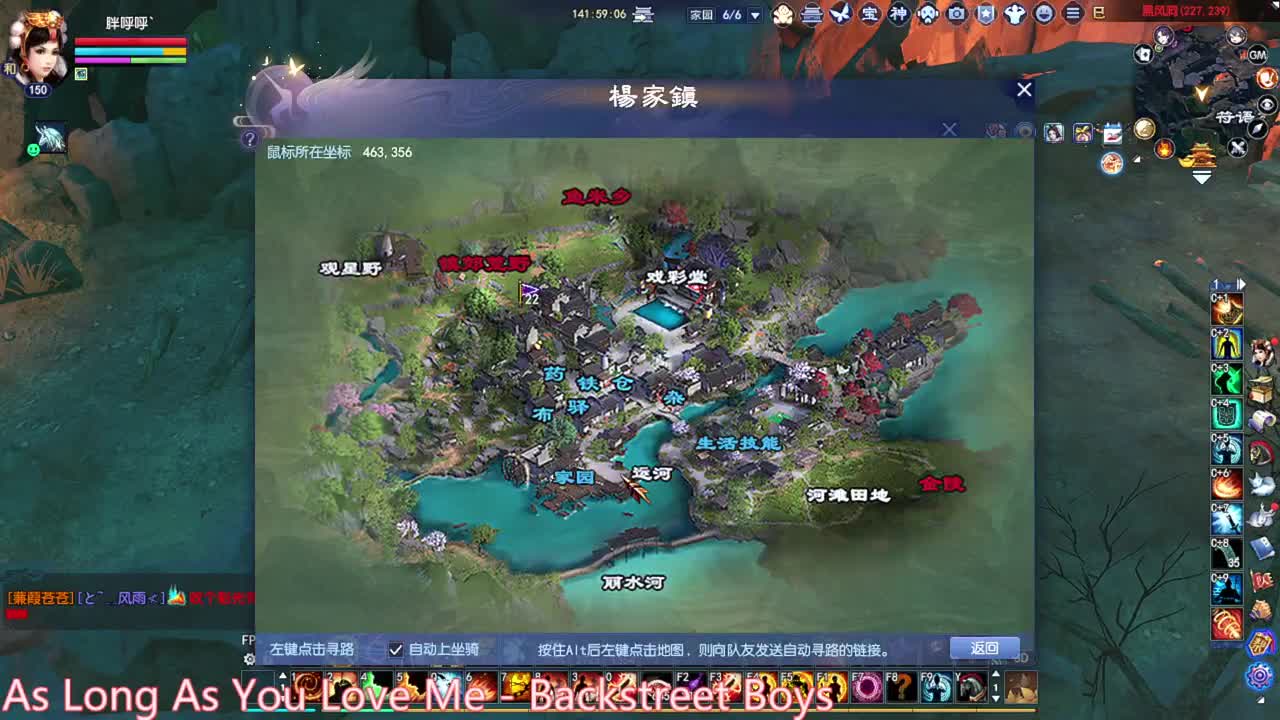
Task: Open the calendar daily activities icon below minimap
Action: (x=1112, y=132)
